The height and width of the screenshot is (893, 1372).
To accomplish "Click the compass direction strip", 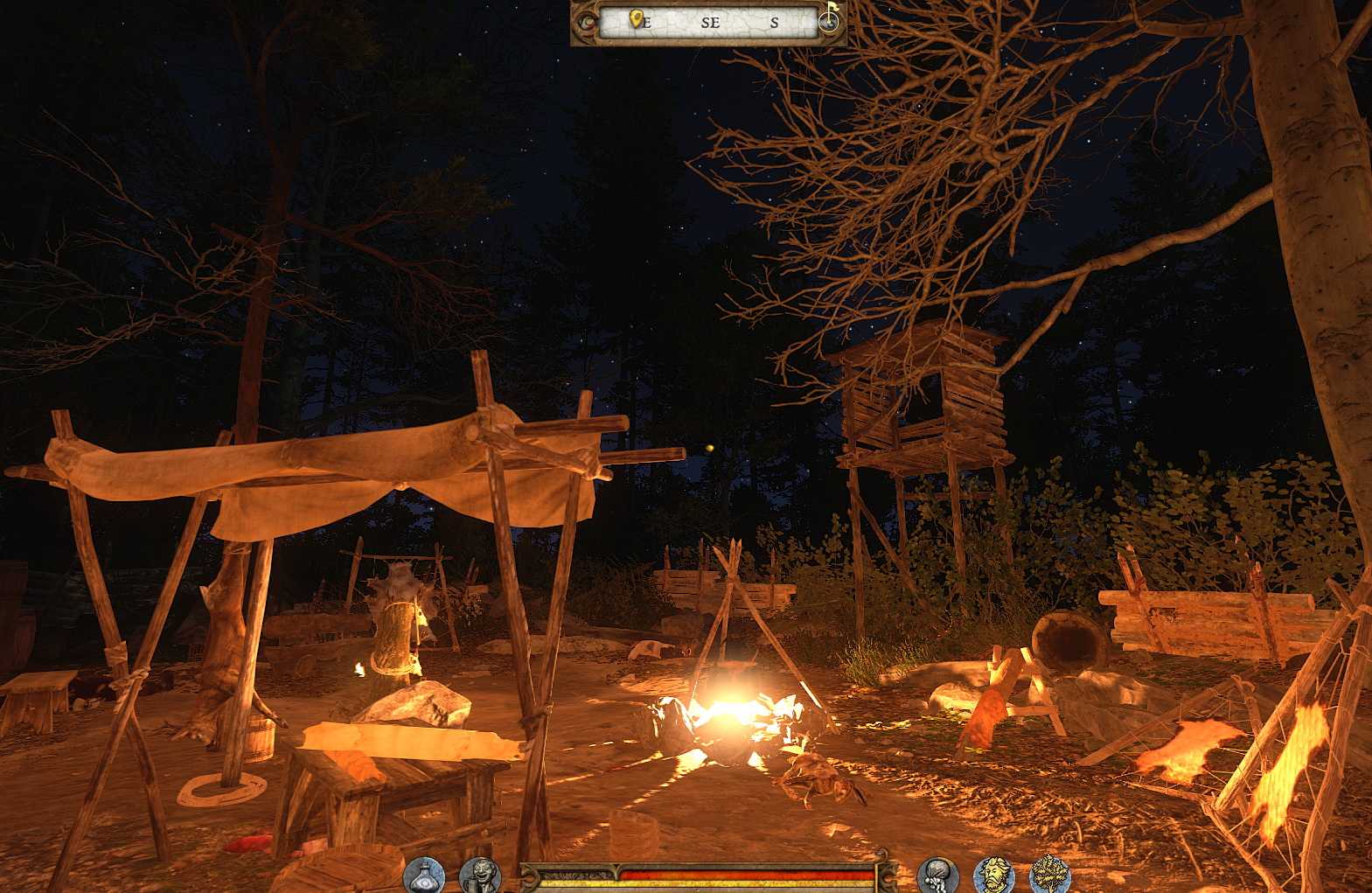I will [710, 23].
